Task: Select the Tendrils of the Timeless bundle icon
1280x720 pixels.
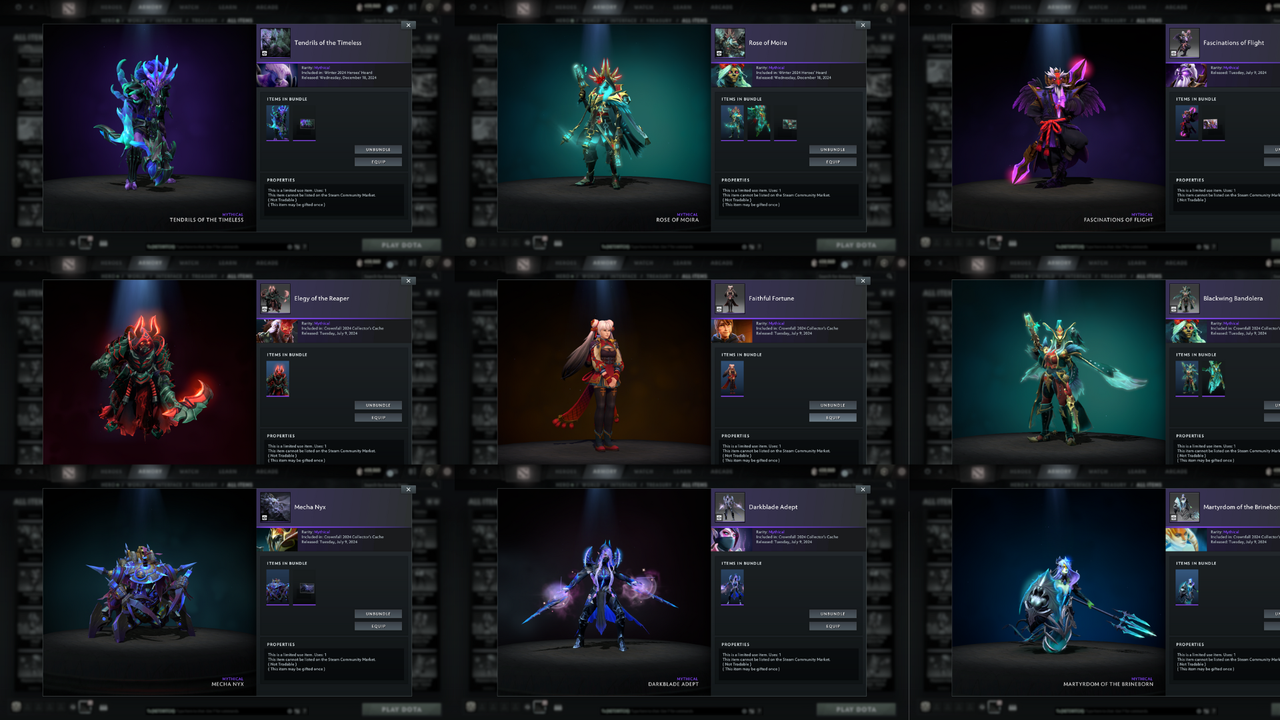Action: (275, 43)
